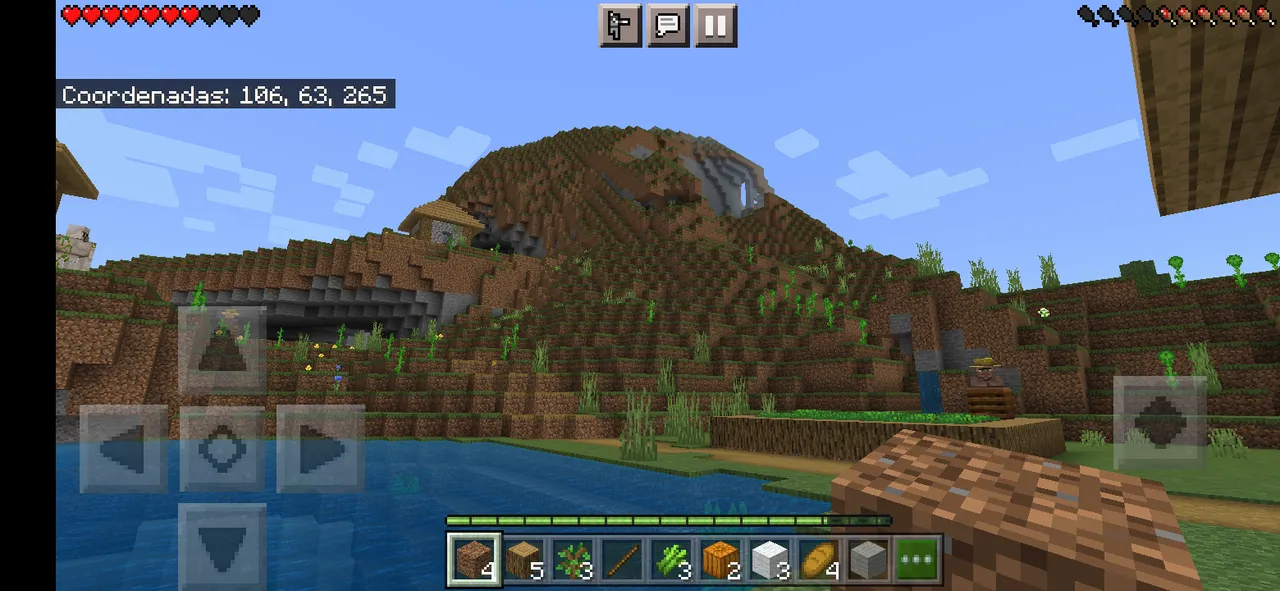Tap the move left arrow button
Viewport: 1280px width, 591px height.
(124, 448)
